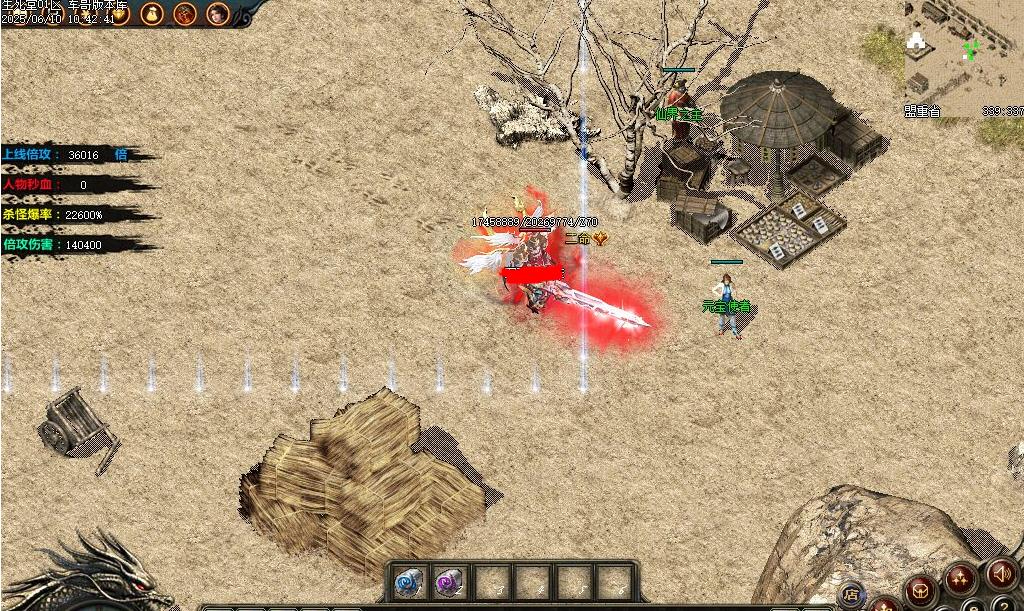
Task: Use the purple swirl scroll in slot 2
Action: click(x=447, y=581)
